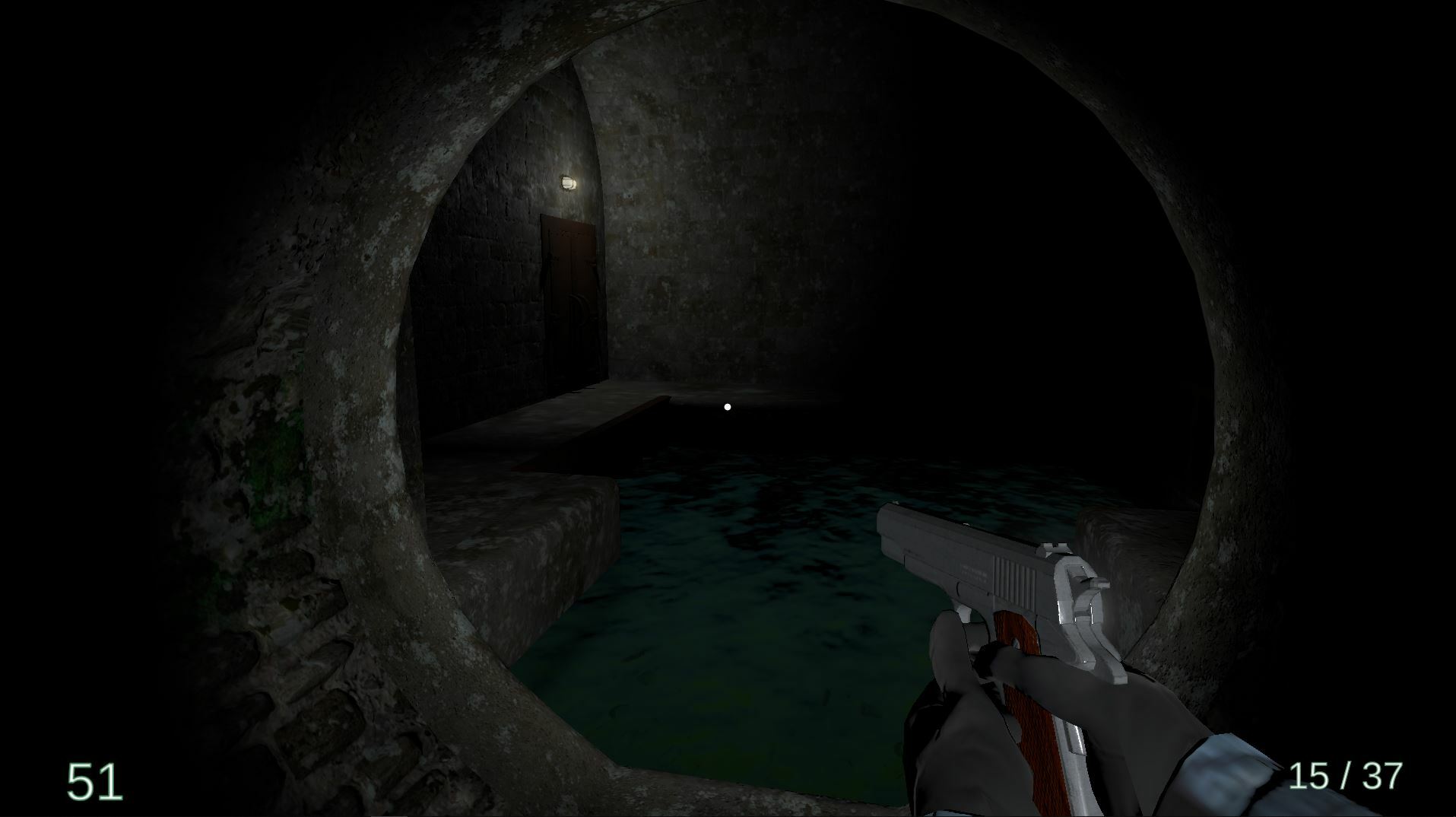This screenshot has height=817, width=1456.
Task: Click the curved metal bracket on the door
Action: [578, 307]
